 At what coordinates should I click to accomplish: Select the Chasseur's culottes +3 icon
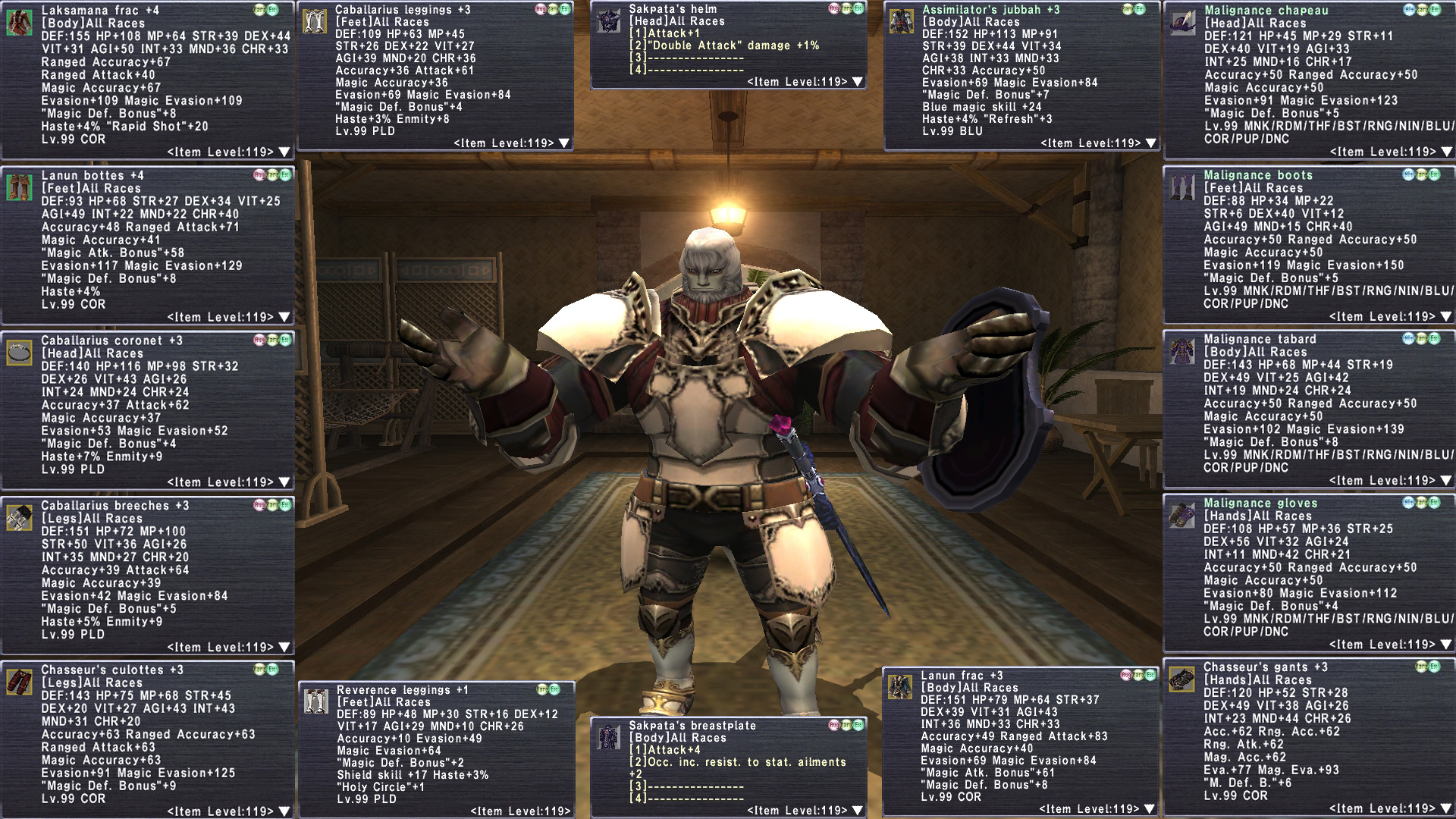pos(19,682)
